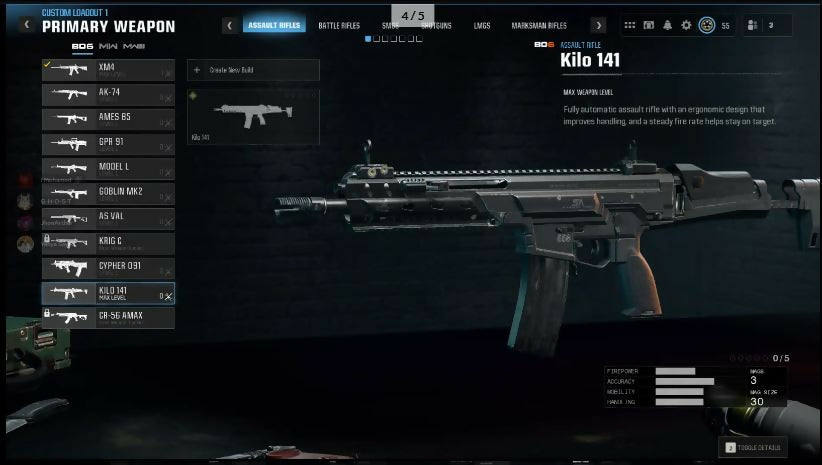
Task: Select the XM4 assault rifle
Action: 108,69
